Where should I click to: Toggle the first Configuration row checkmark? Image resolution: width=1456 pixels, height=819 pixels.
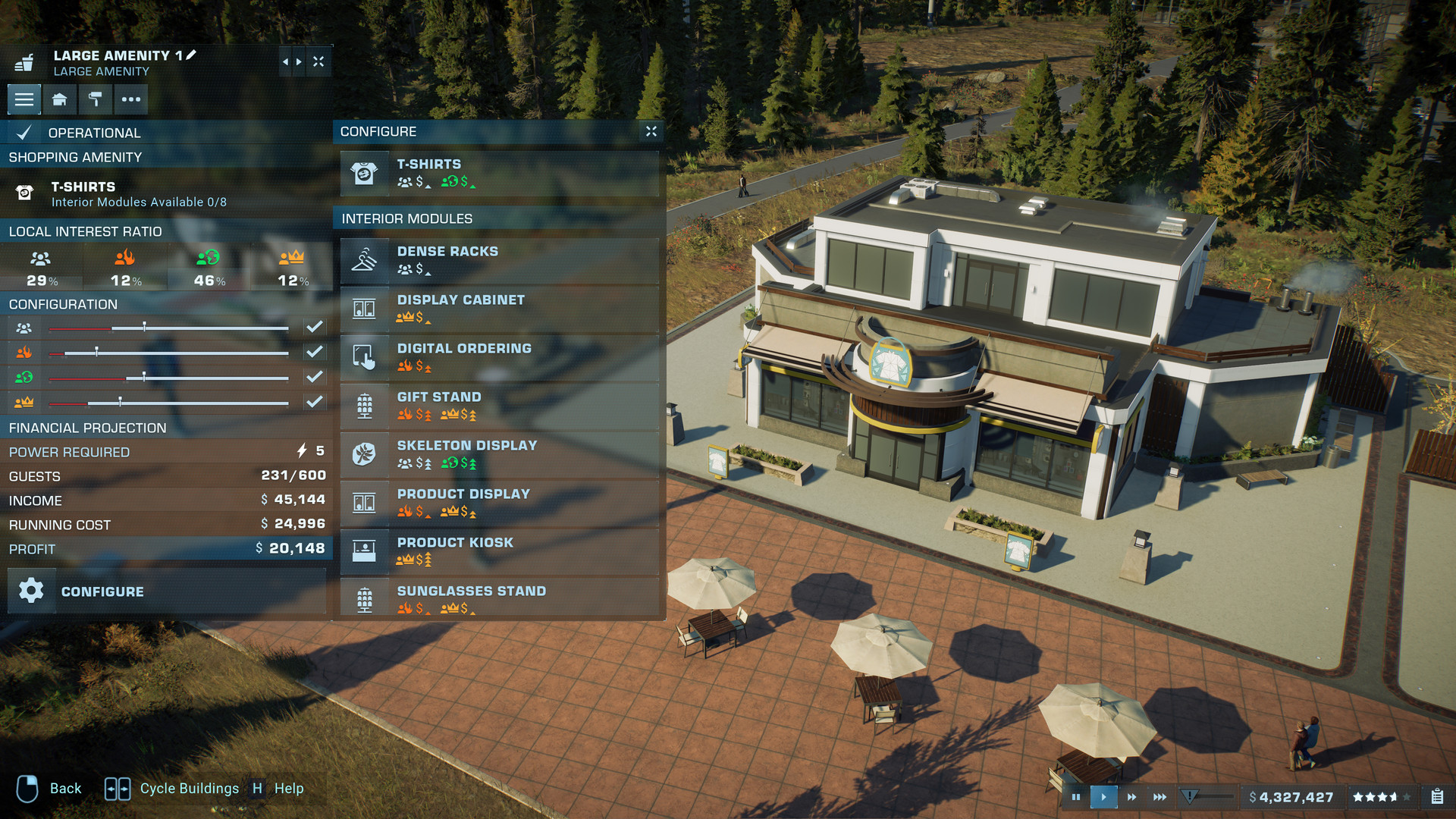click(315, 327)
